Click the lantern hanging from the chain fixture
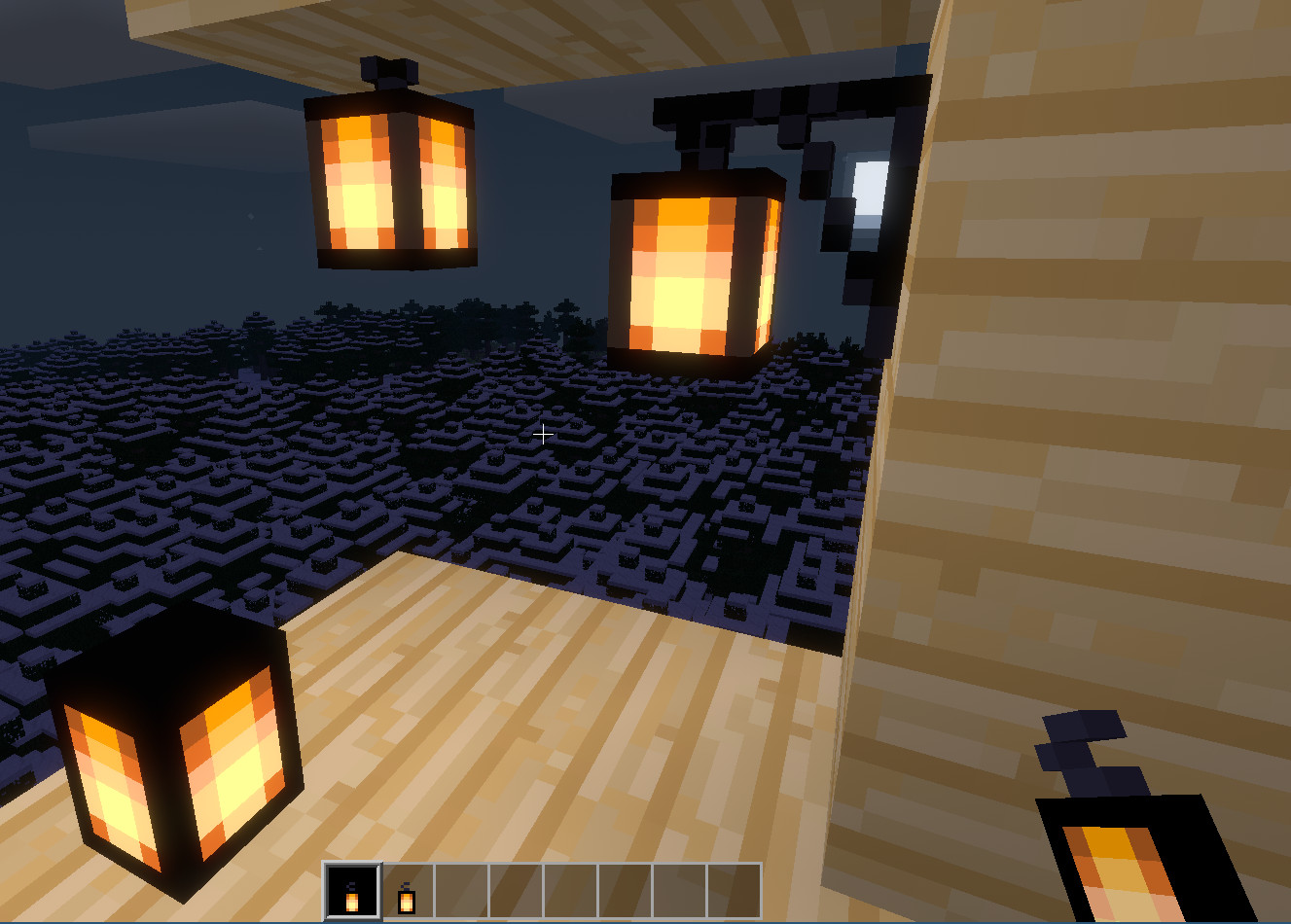 (691, 263)
